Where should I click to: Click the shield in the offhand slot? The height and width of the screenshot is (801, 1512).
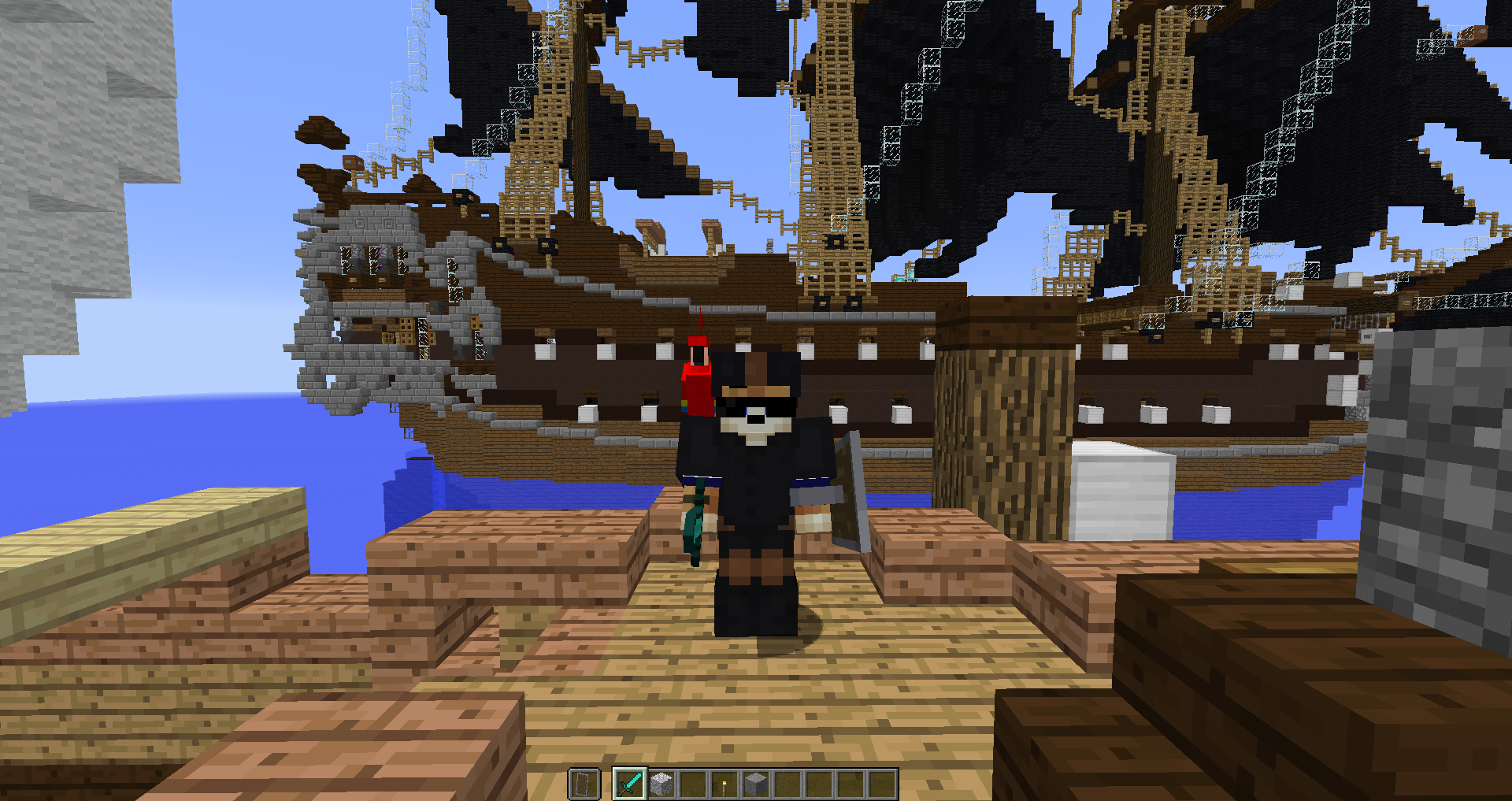[583, 784]
